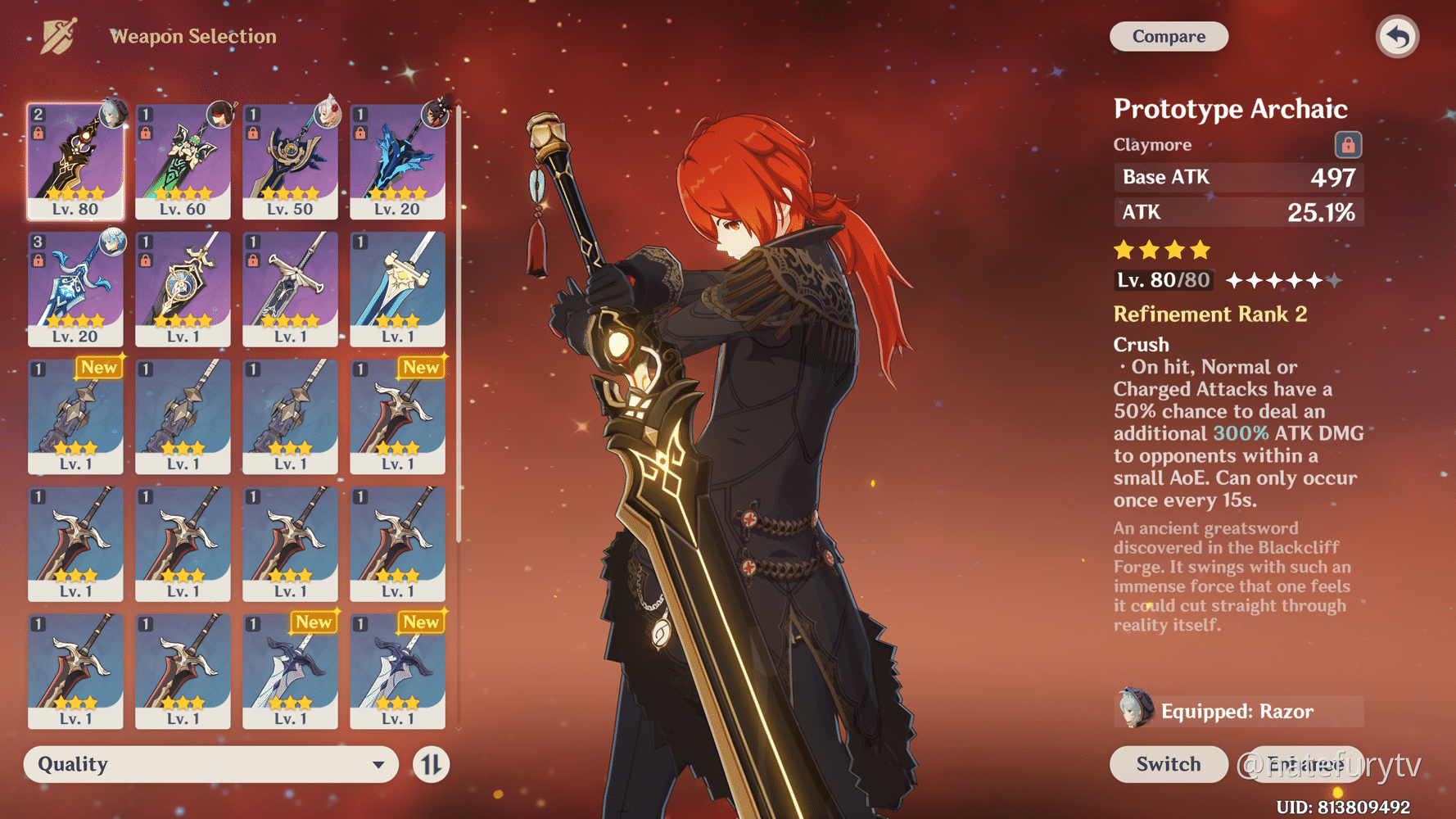Select the Lv. 80 equipped claymore card
The height and width of the screenshot is (819, 1456).
tap(75, 161)
